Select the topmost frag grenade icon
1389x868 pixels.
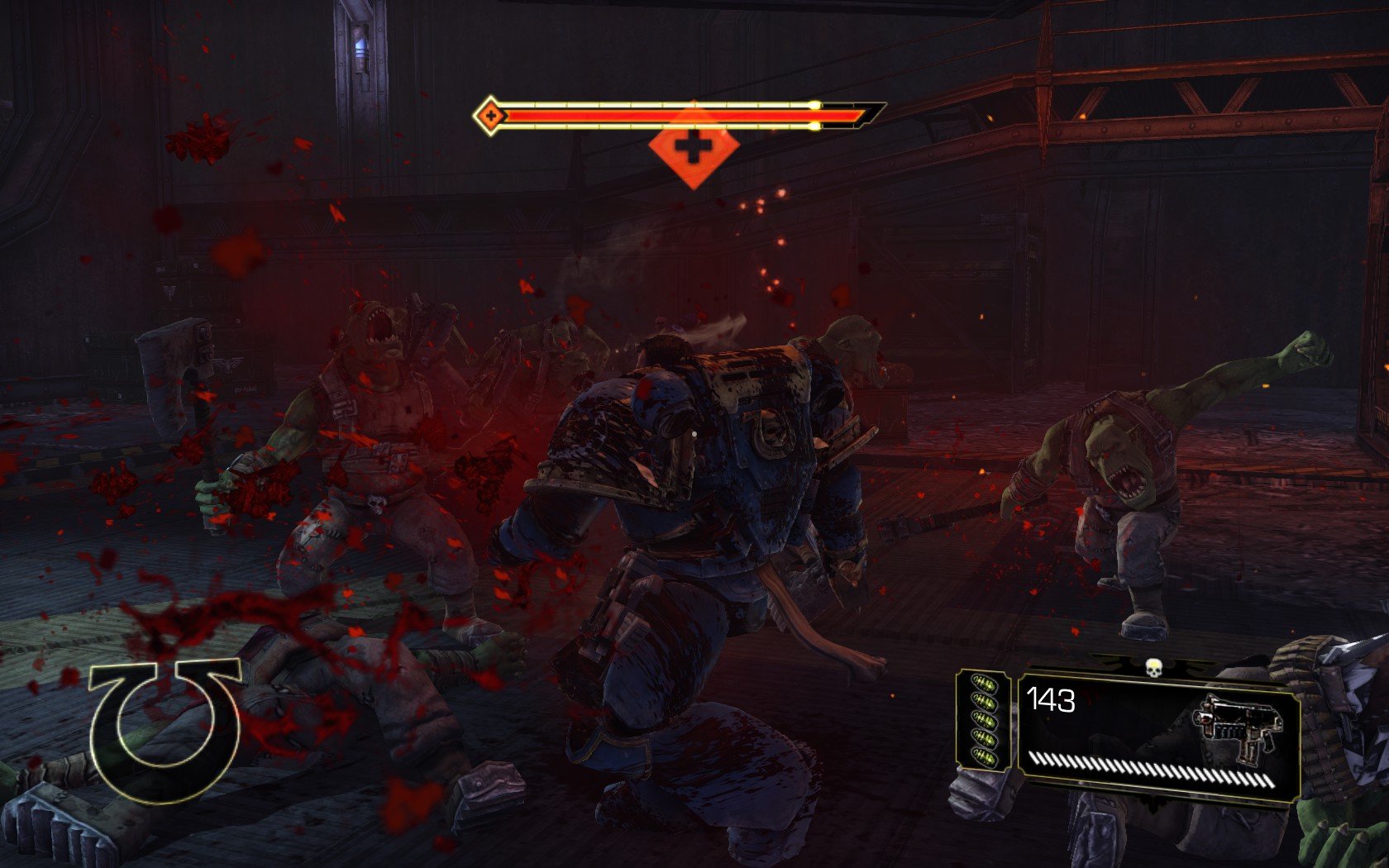[985, 684]
